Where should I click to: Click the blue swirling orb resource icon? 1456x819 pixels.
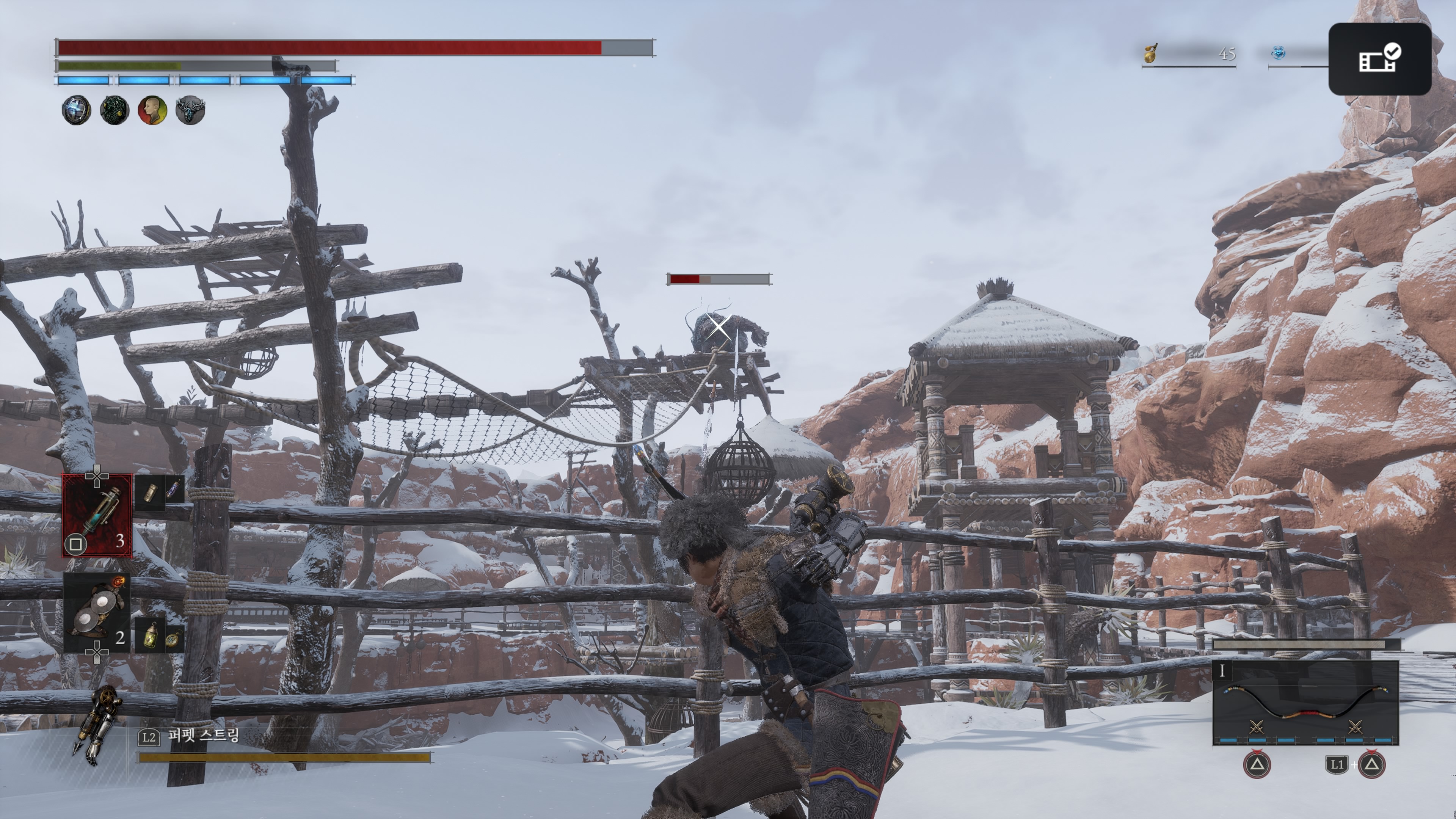click(x=1279, y=53)
